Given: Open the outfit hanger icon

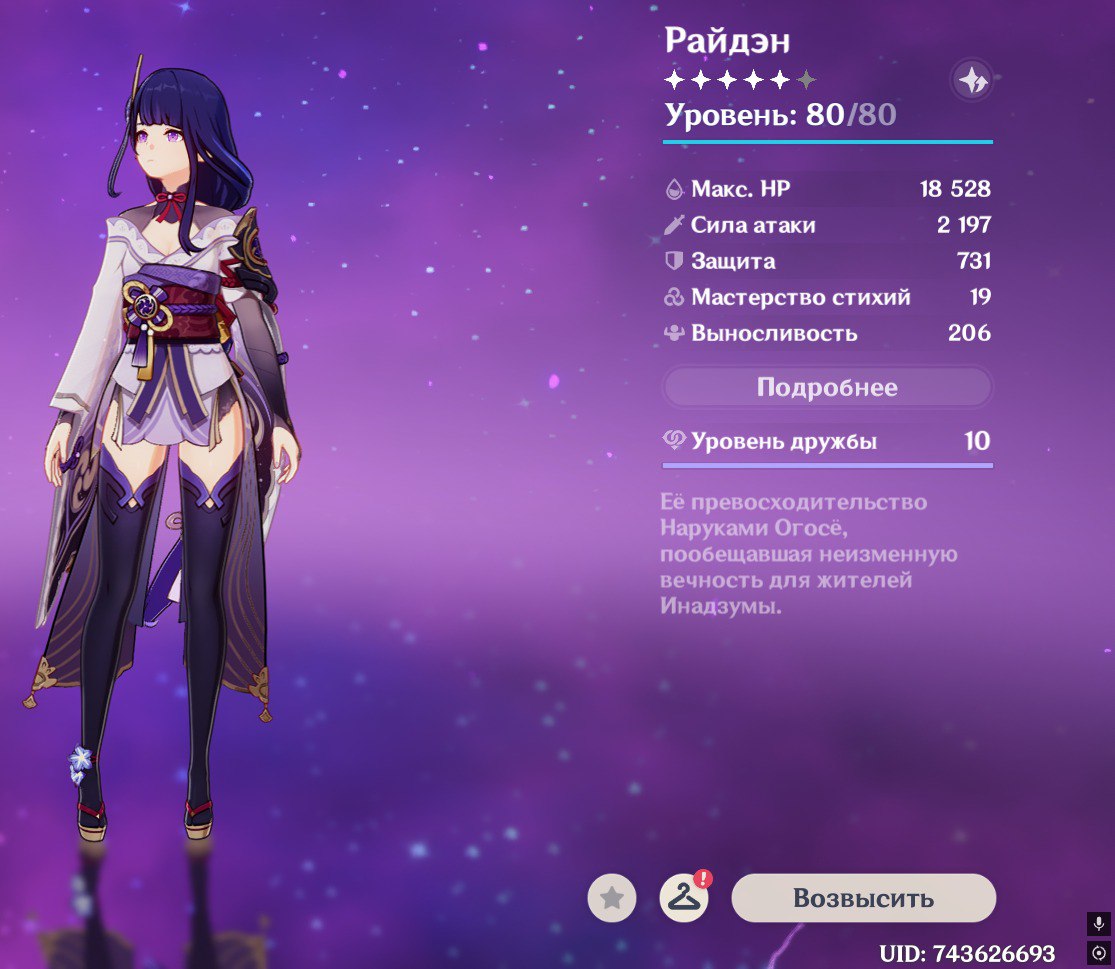Looking at the screenshot, I should 684,898.
